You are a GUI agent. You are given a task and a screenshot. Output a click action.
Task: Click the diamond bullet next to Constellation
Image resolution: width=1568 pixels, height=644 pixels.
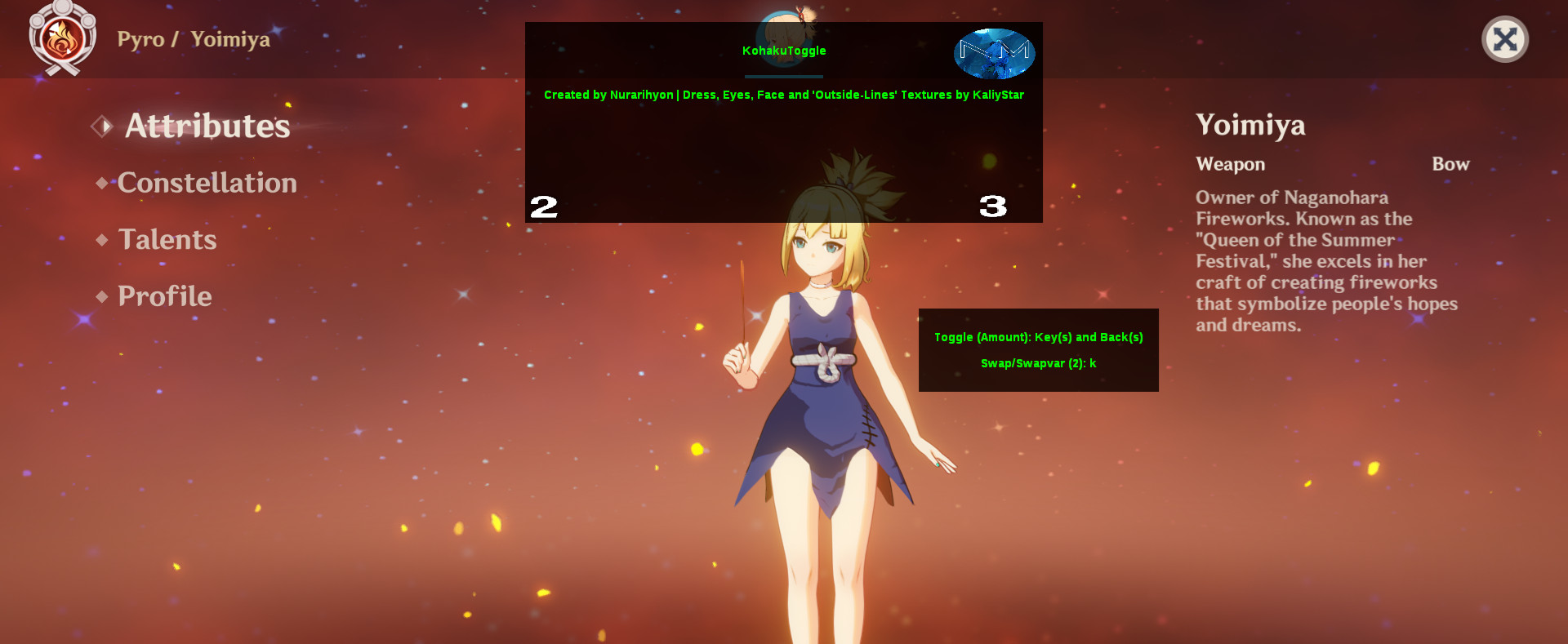(101, 184)
